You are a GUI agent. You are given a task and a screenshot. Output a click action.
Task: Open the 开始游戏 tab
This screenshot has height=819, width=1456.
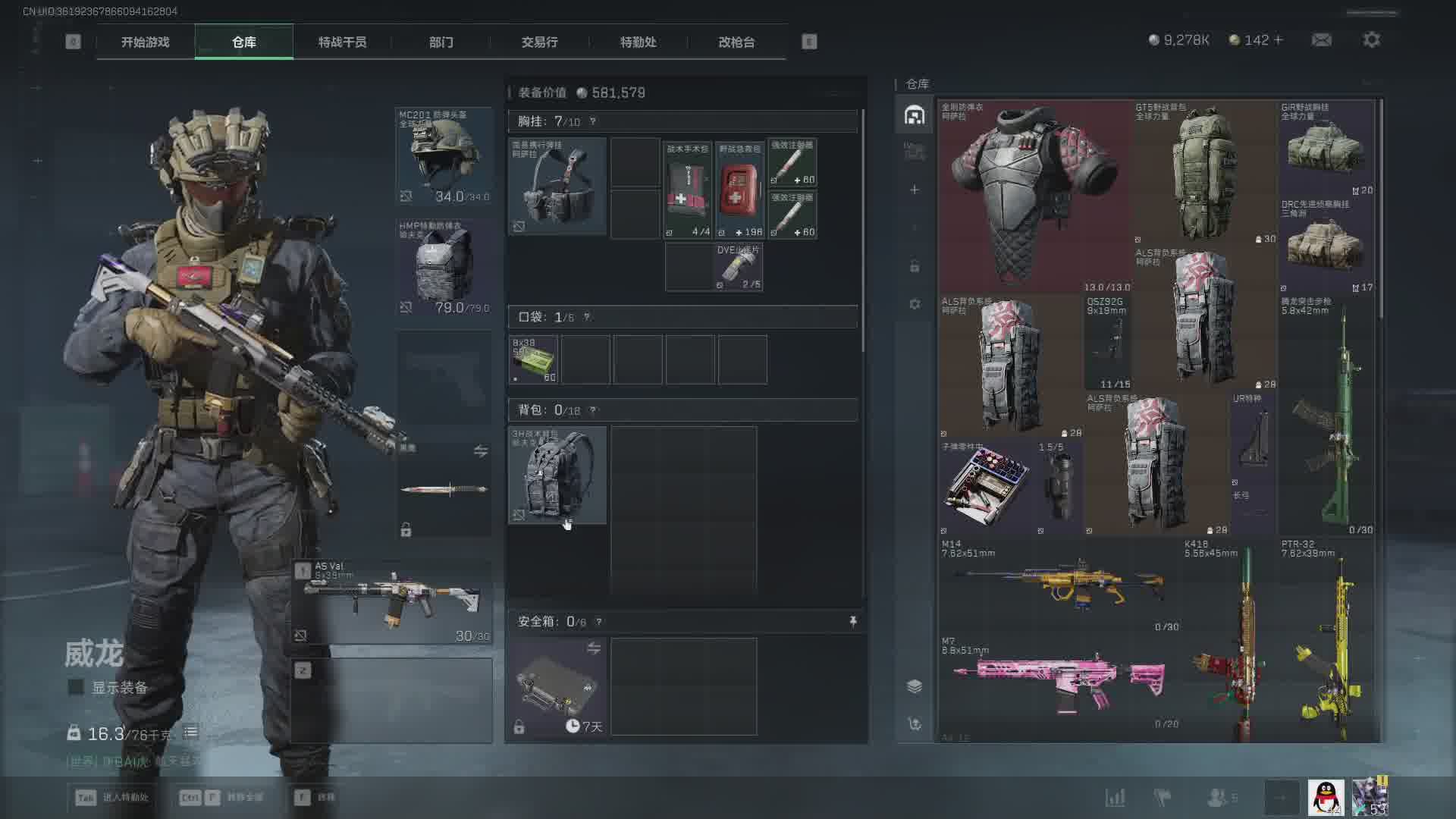point(145,42)
